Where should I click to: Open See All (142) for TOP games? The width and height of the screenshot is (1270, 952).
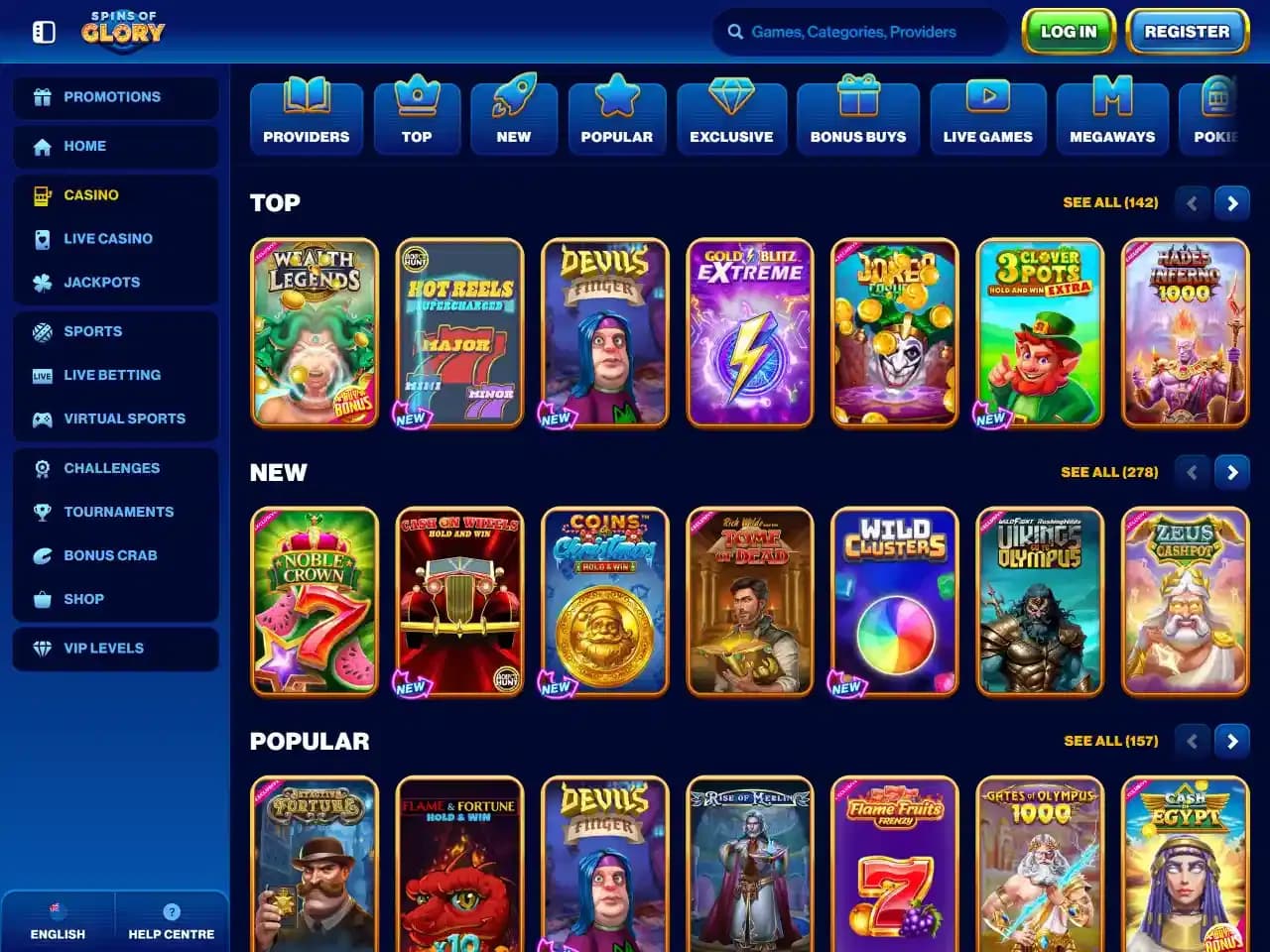coord(1110,202)
